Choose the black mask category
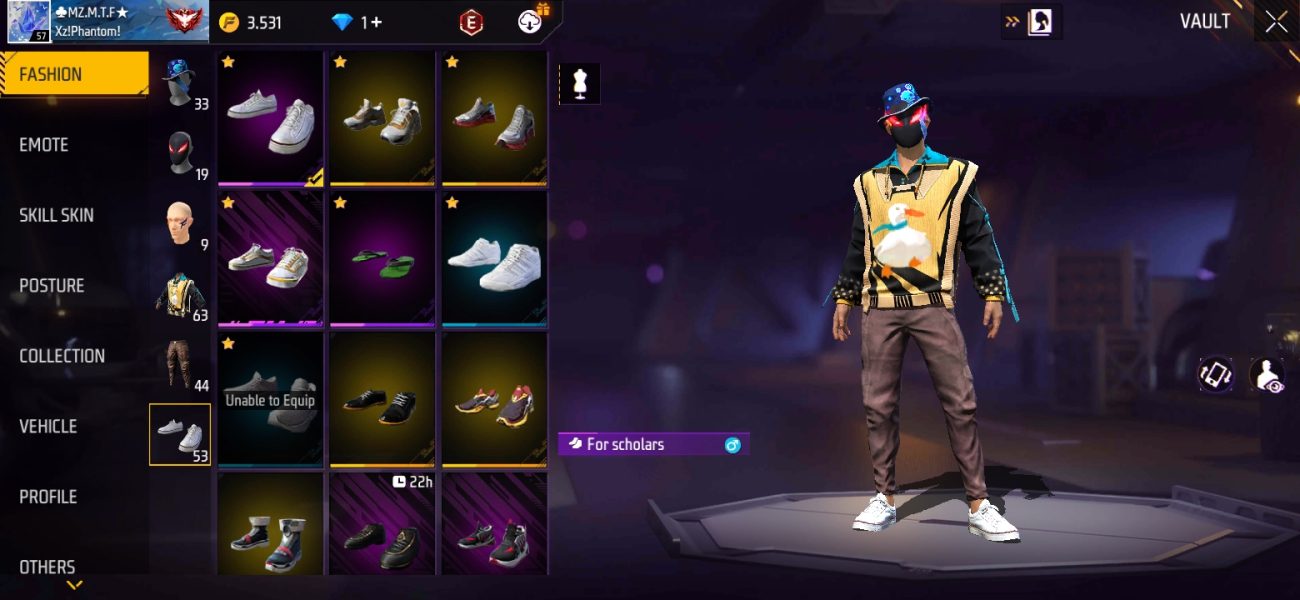Viewport: 1300px width, 600px height. pyautogui.click(x=181, y=154)
